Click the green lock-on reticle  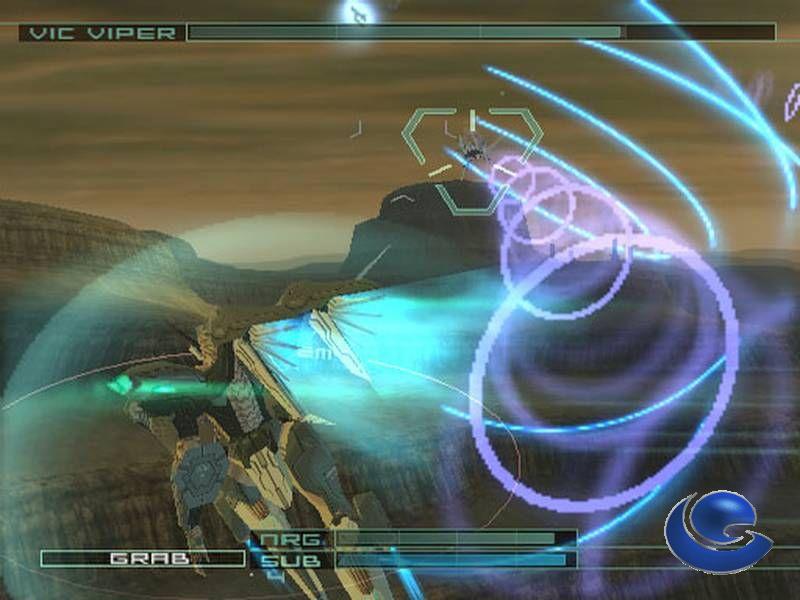tap(472, 158)
